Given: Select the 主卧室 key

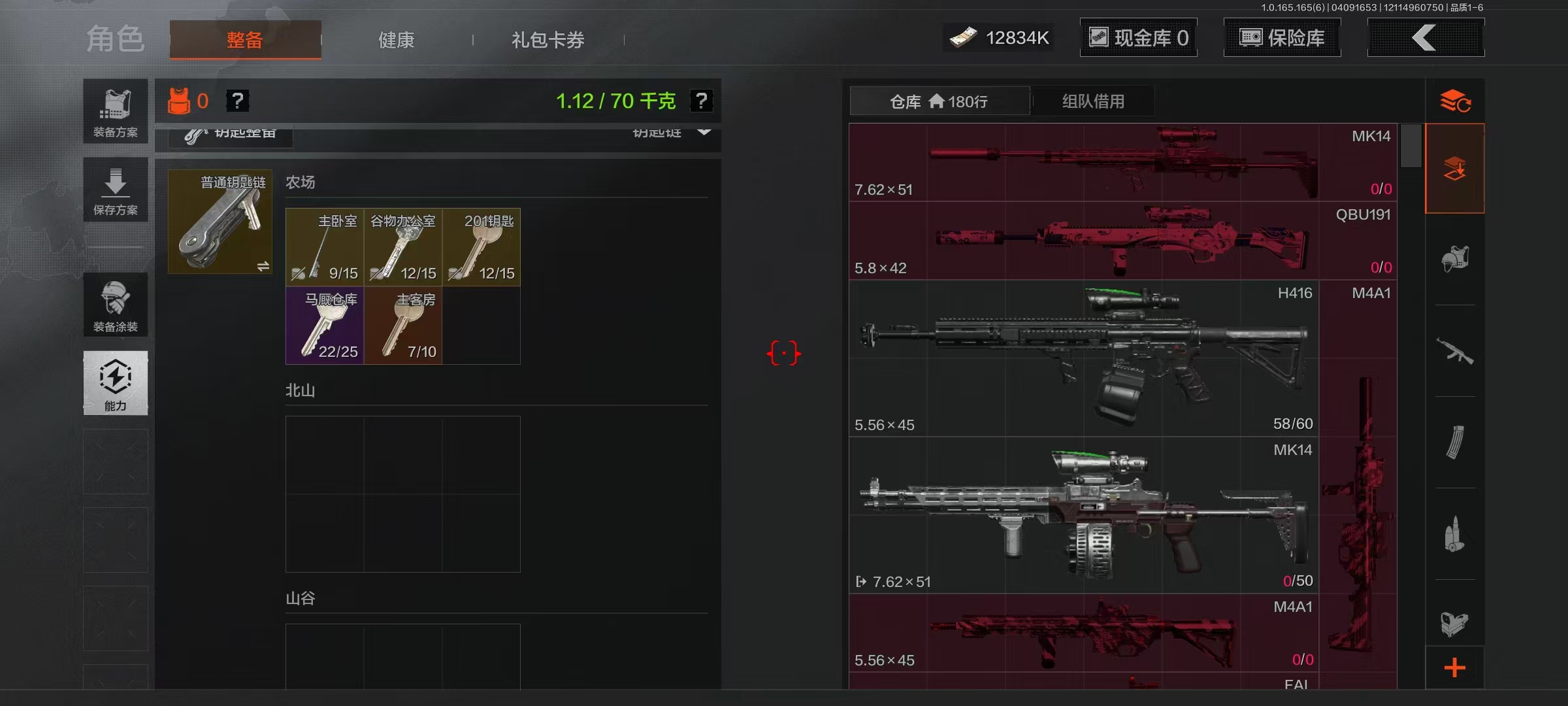Looking at the screenshot, I should (325, 247).
